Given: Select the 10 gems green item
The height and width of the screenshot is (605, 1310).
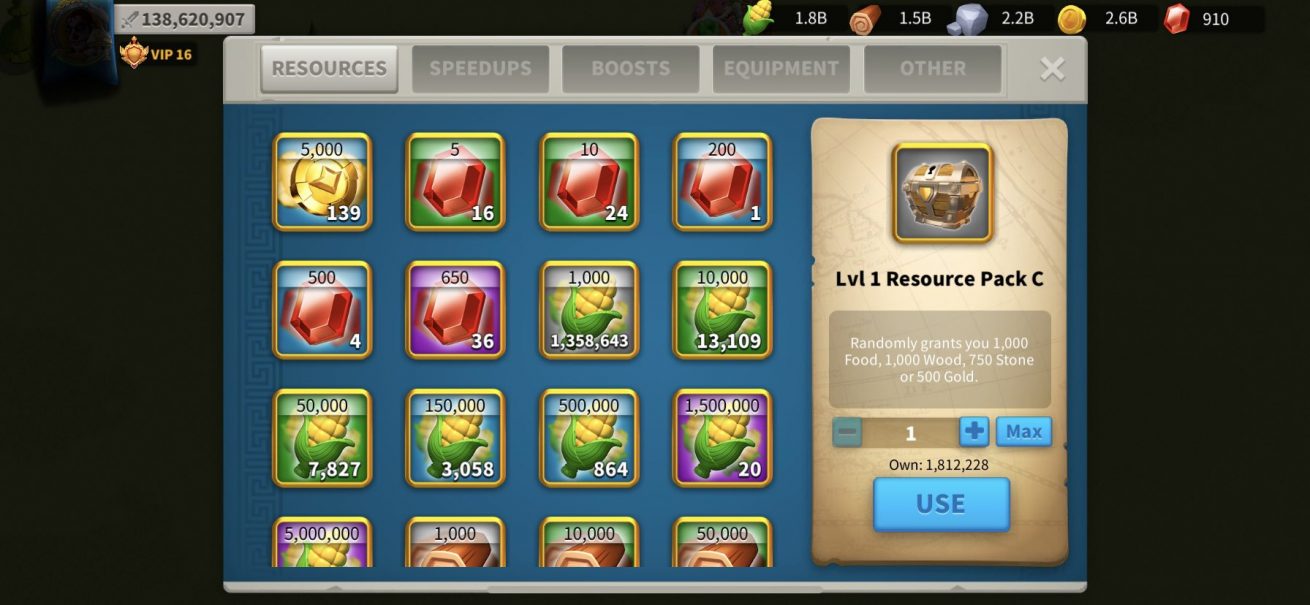Looking at the screenshot, I should 589,182.
